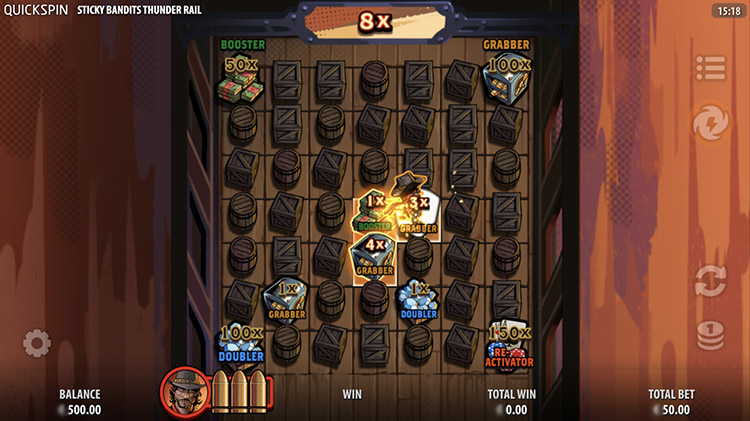Open the coin stack bet settings
The image size is (750, 421).
711,334
